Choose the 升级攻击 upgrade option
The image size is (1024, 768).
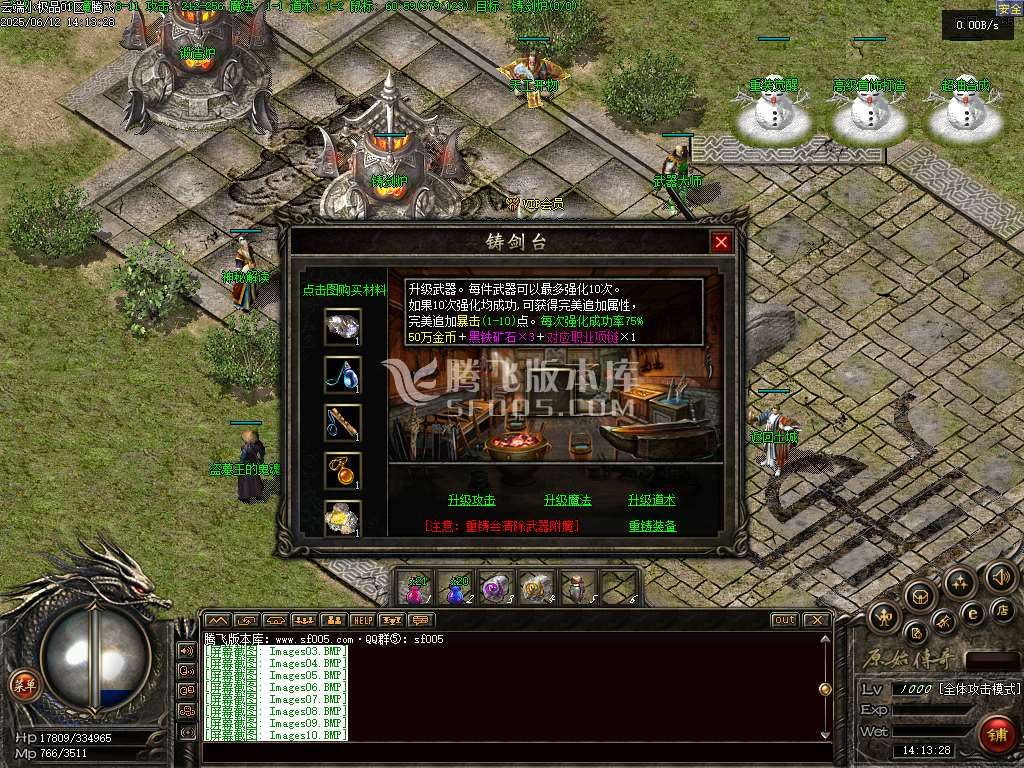471,501
